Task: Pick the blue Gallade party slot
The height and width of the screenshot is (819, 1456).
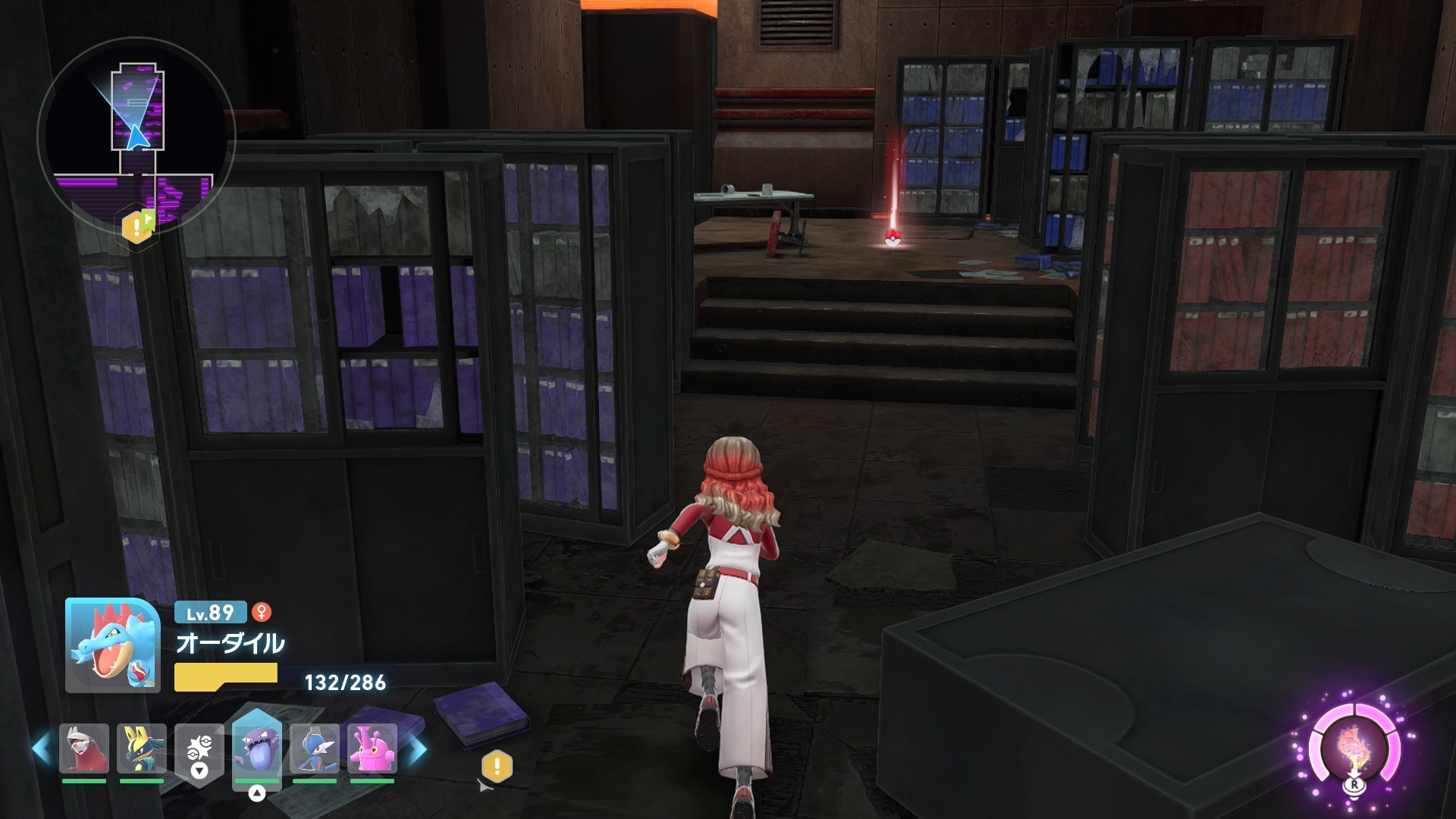Action: (x=315, y=748)
